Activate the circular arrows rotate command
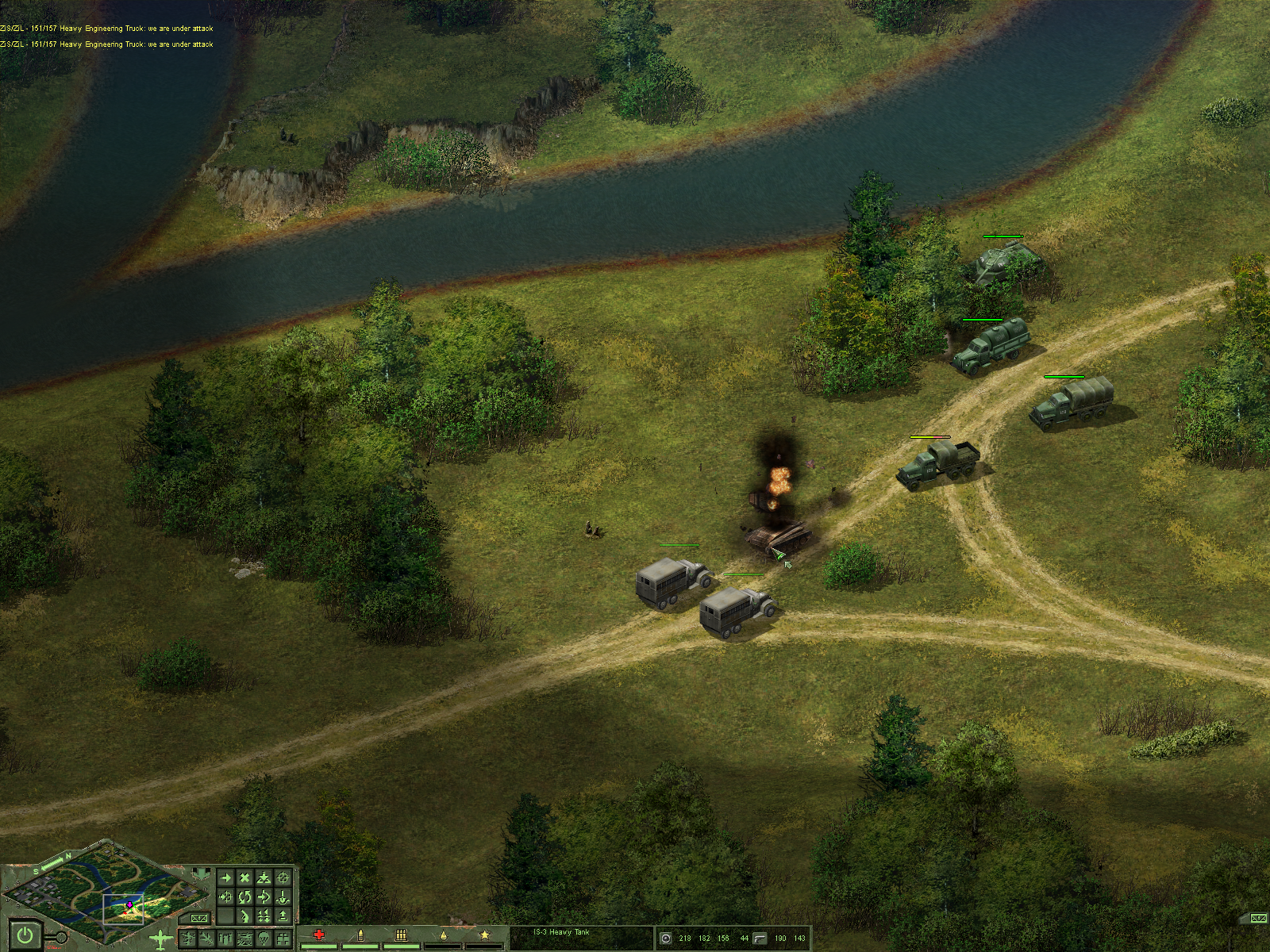1270x952 pixels. coord(244,897)
